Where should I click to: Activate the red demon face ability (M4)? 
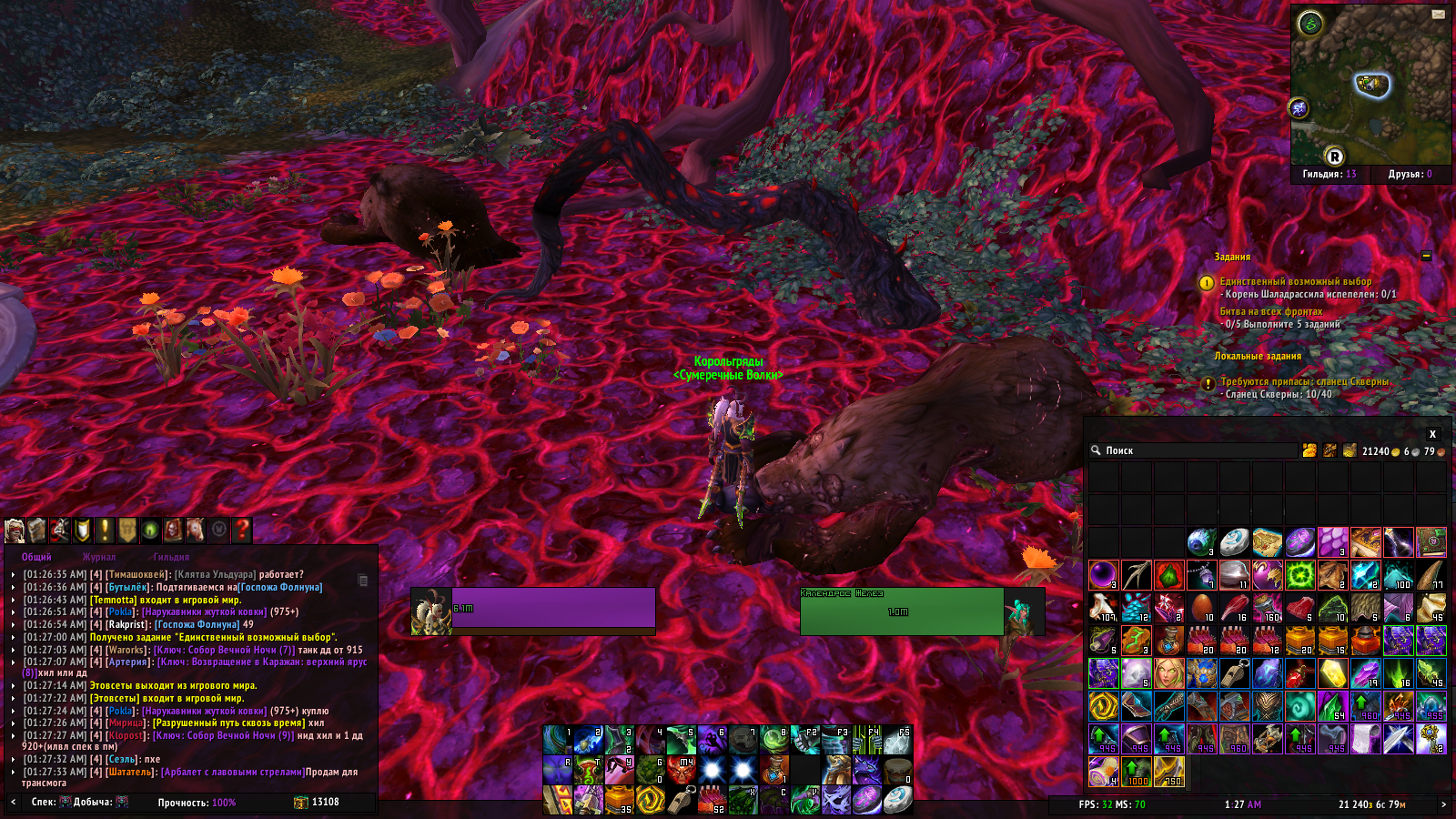tap(681, 770)
